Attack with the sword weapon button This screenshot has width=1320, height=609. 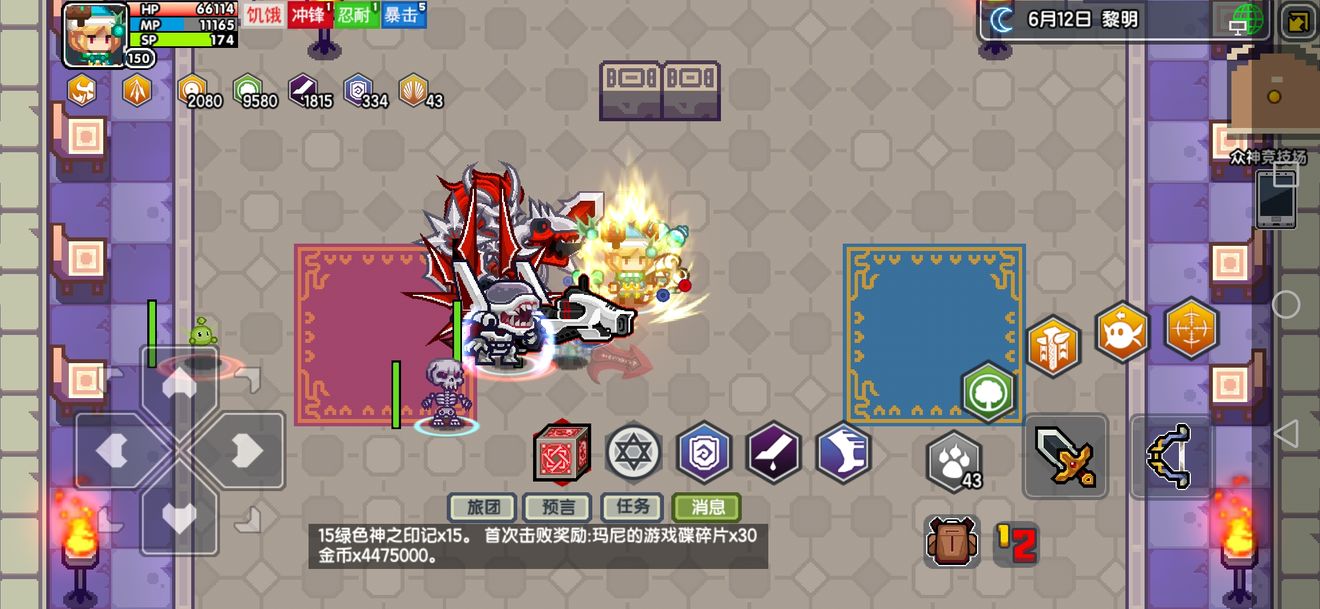pyautogui.click(x=1065, y=456)
